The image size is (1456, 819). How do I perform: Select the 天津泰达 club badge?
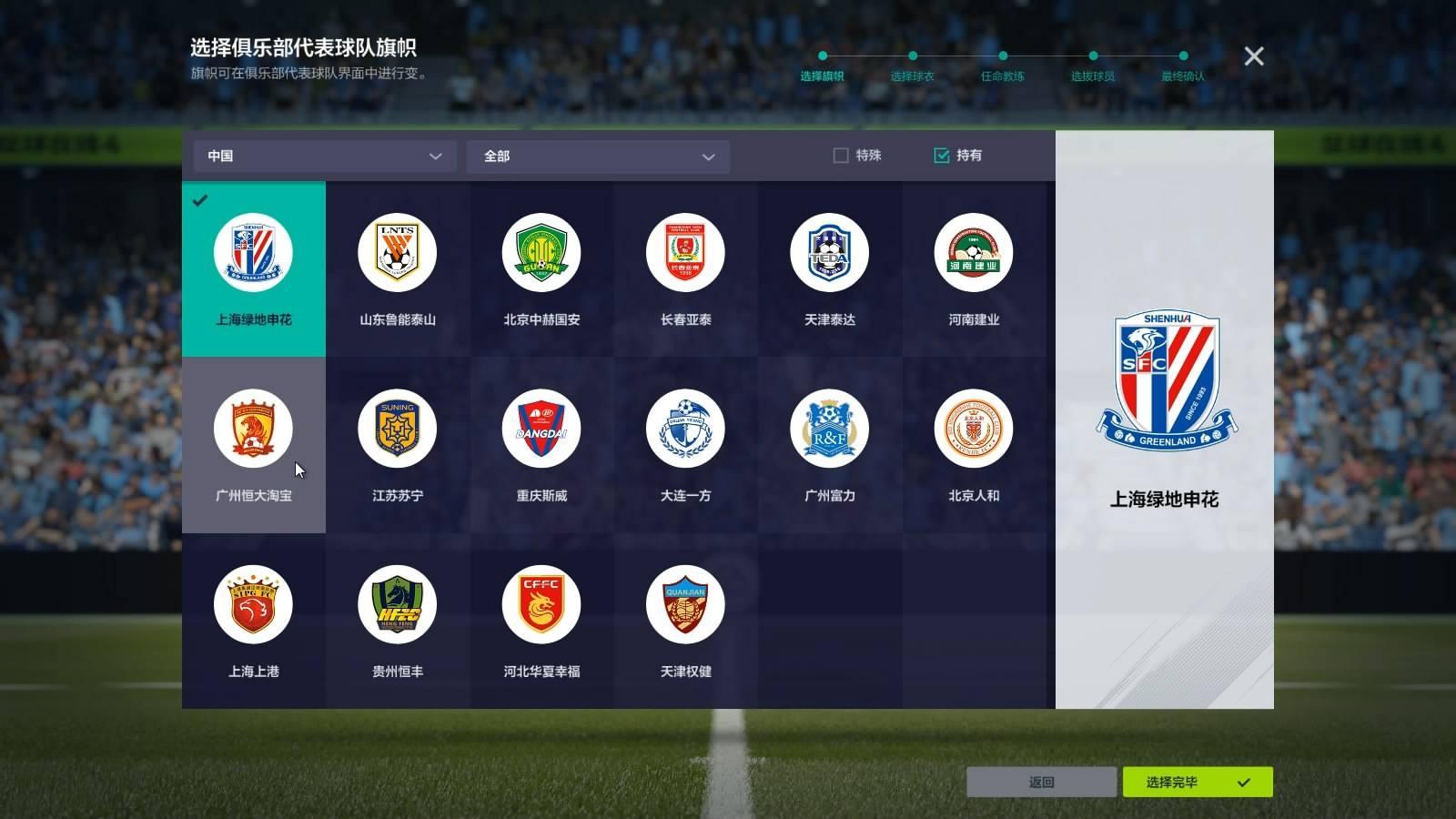coord(827,252)
